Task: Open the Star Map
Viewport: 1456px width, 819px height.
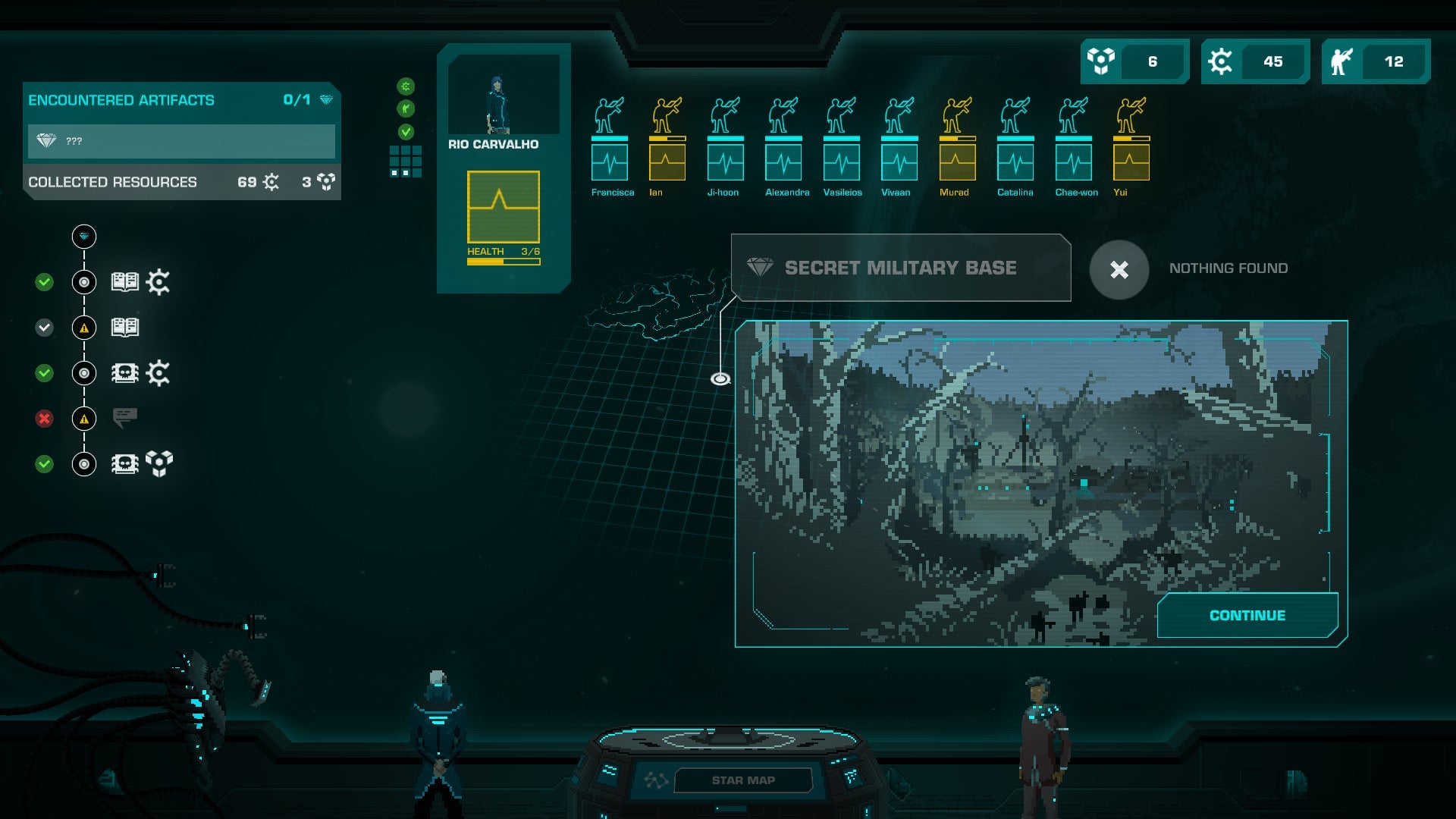Action: [x=743, y=780]
